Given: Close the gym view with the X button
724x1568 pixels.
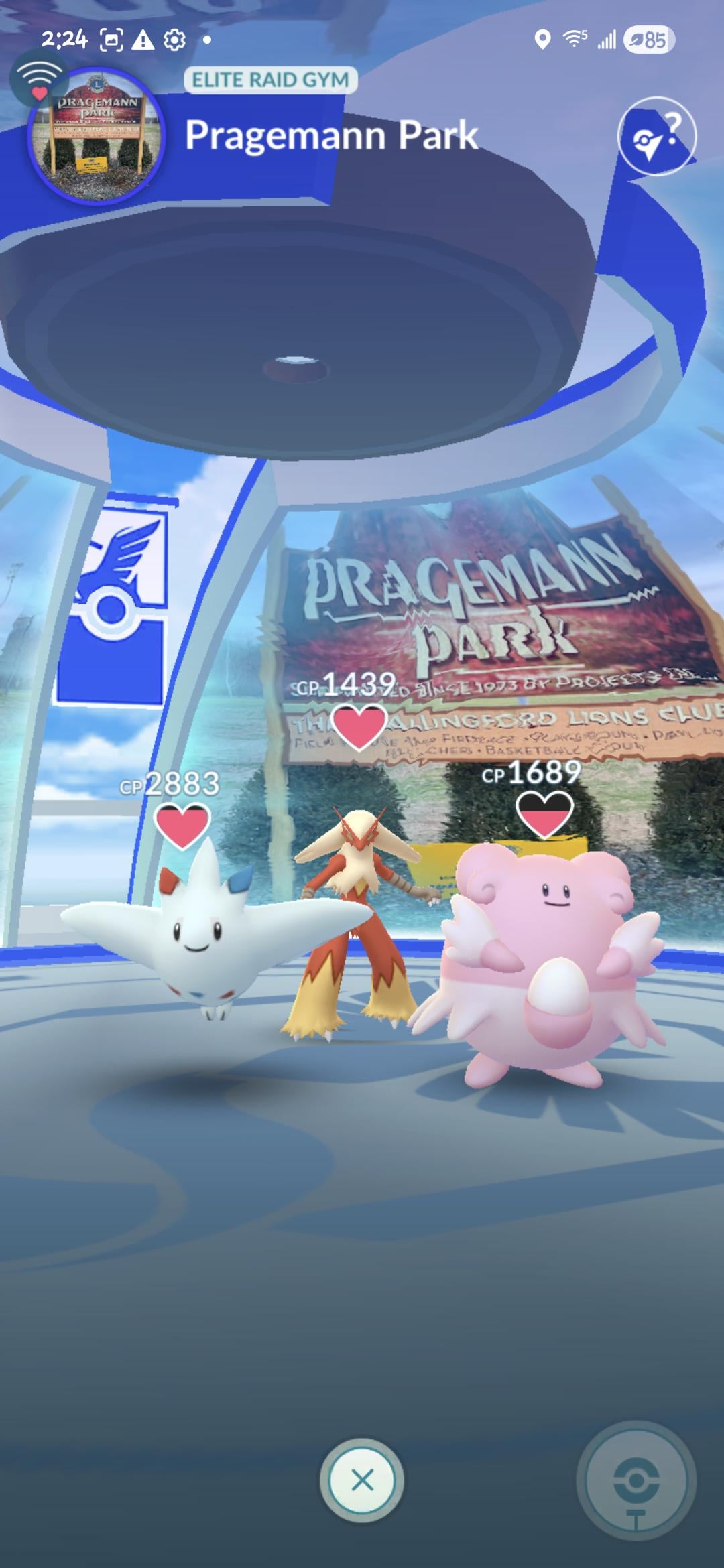Looking at the screenshot, I should [362, 1480].
